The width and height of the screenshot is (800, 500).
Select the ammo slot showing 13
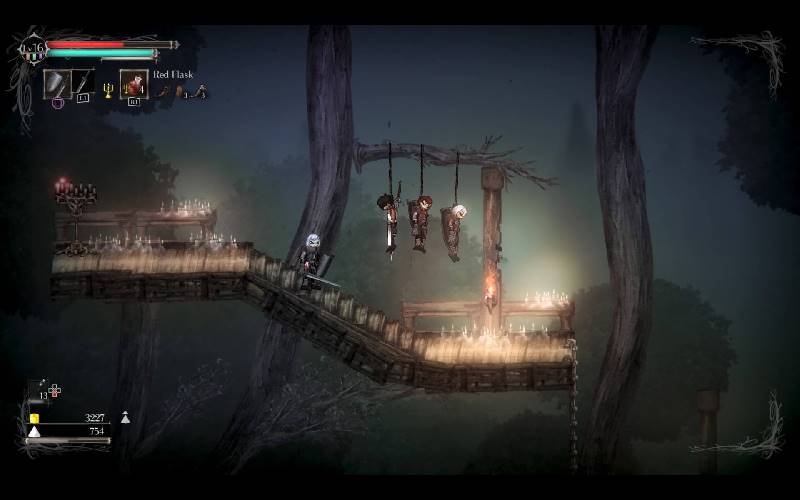(40, 388)
